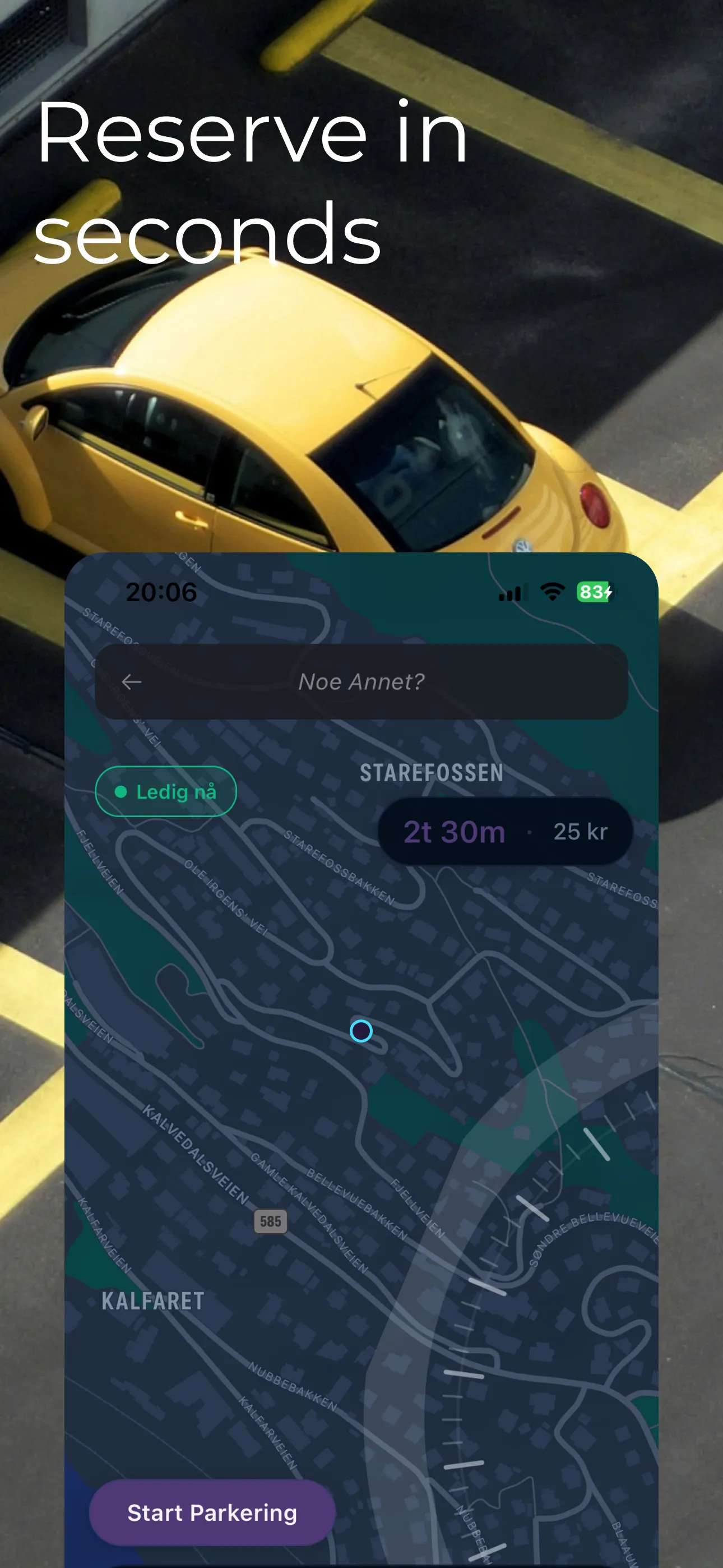Image resolution: width=723 pixels, height=1568 pixels.
Task: Tap the back arrow in the search bar
Action: coord(133,682)
